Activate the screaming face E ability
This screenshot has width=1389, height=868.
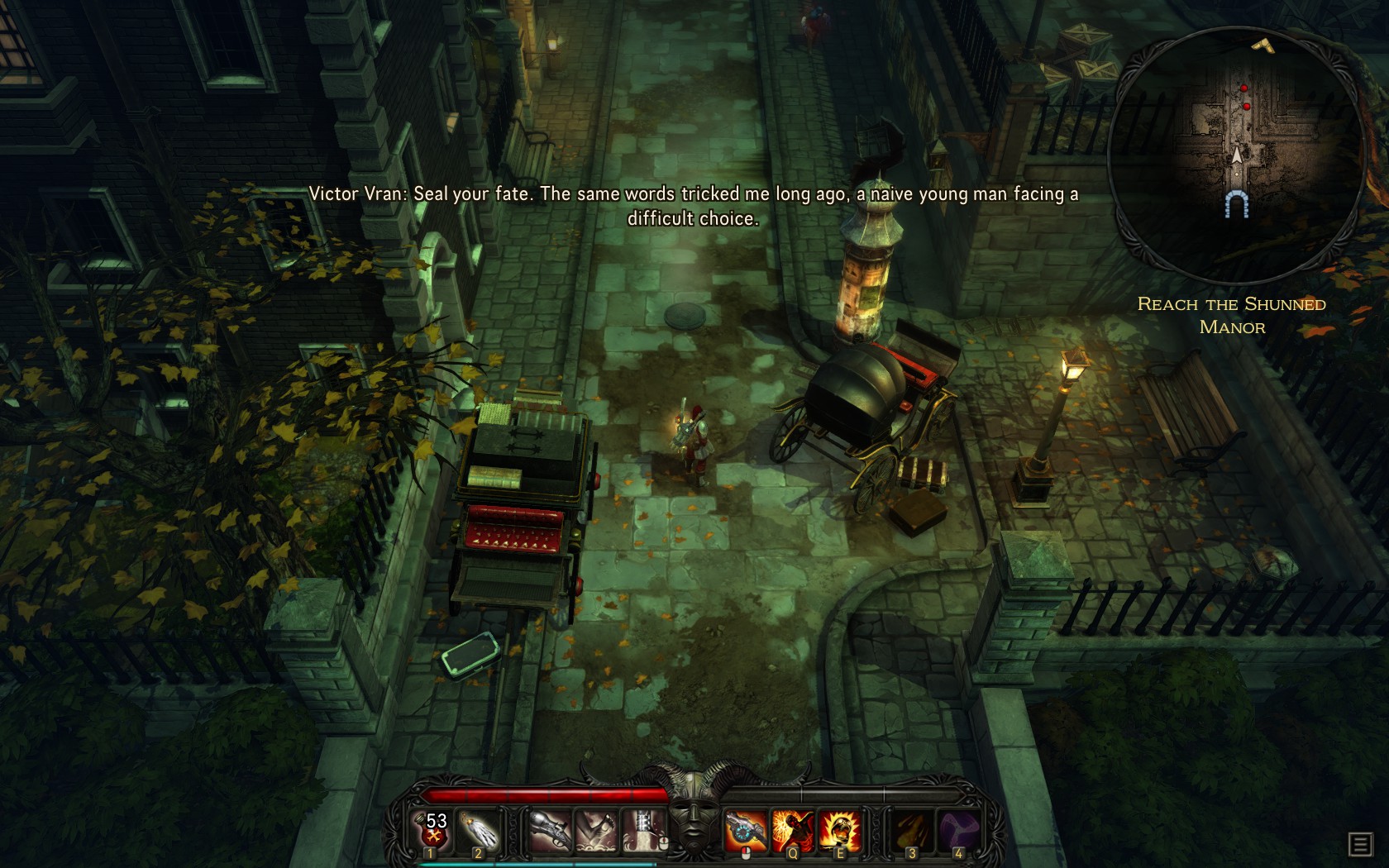838,830
